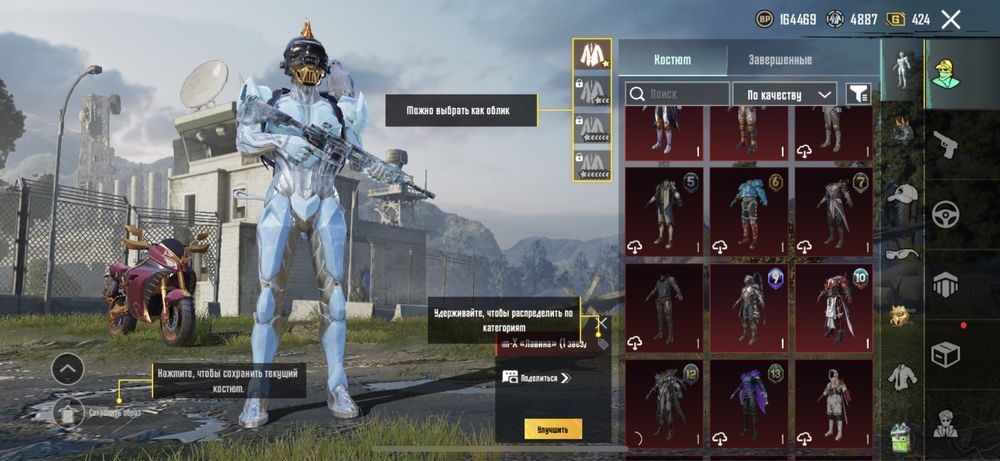
Task: Pick the blue-jacket outfit numbered 6
Action: [749, 210]
